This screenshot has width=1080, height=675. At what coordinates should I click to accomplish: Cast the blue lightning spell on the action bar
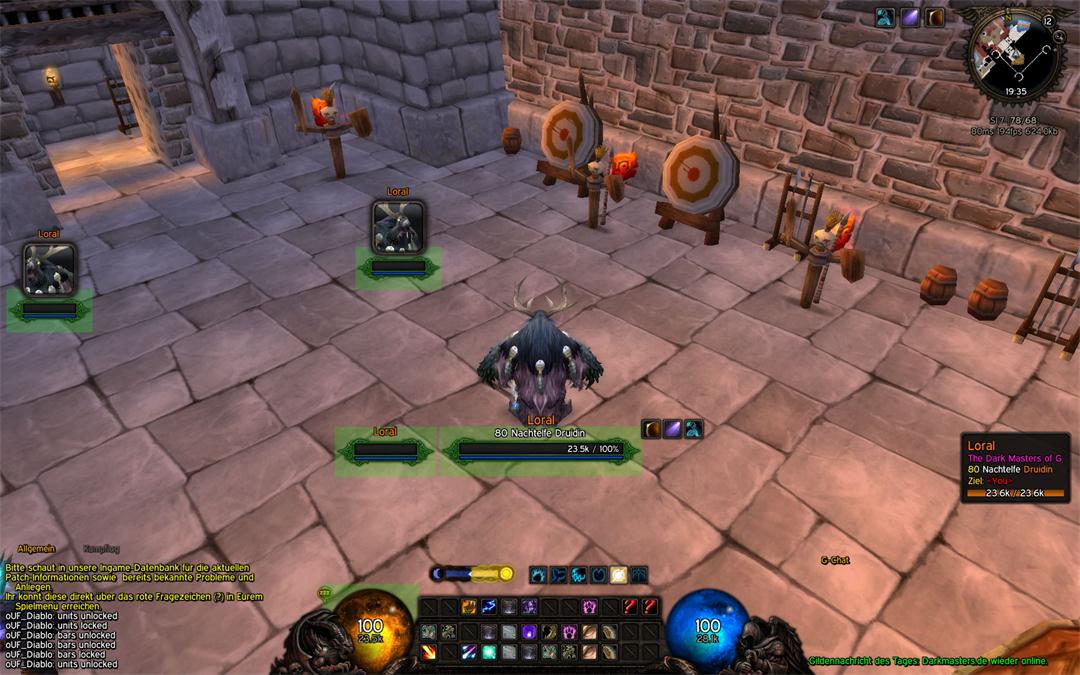pyautogui.click(x=489, y=607)
